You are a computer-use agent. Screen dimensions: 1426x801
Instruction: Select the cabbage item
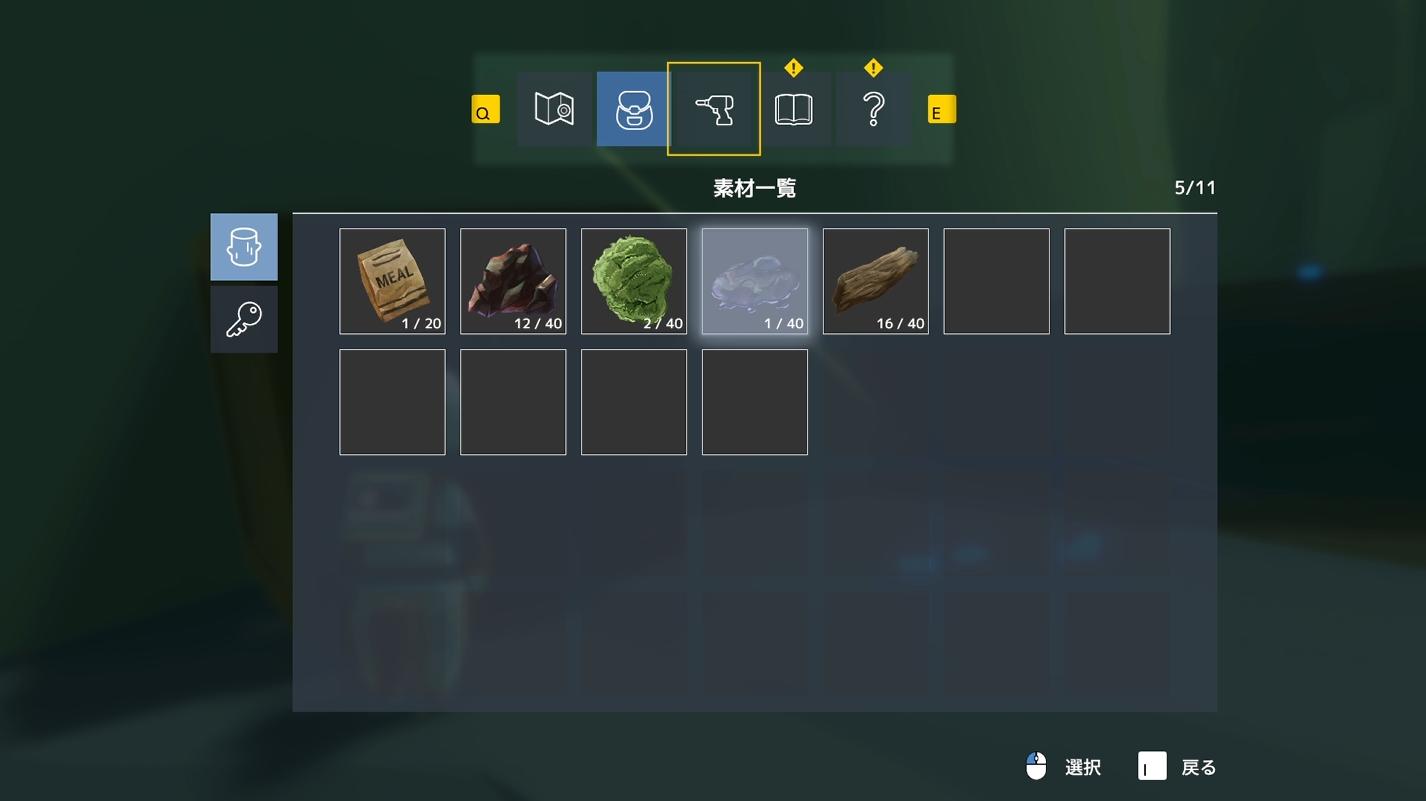(634, 280)
